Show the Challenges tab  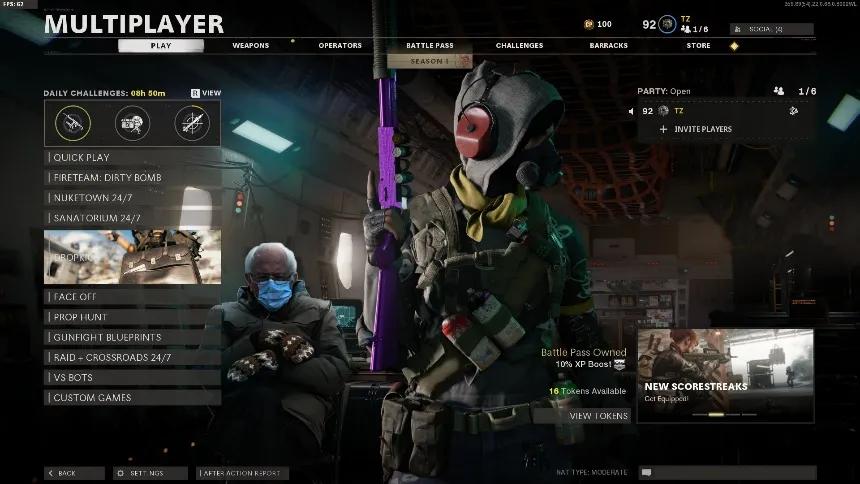[x=519, y=45]
